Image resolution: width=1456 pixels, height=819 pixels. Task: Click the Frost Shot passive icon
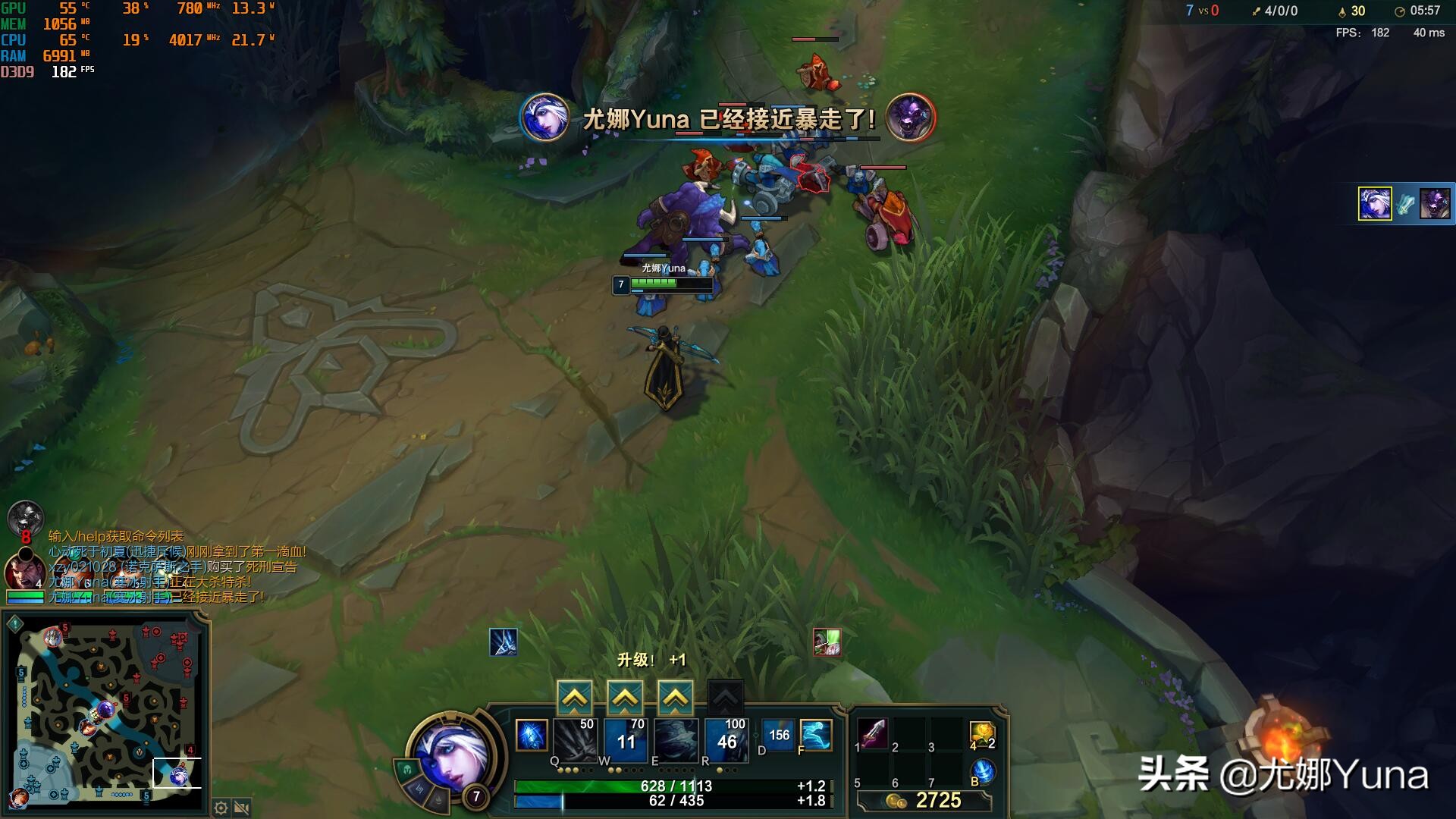click(x=532, y=736)
